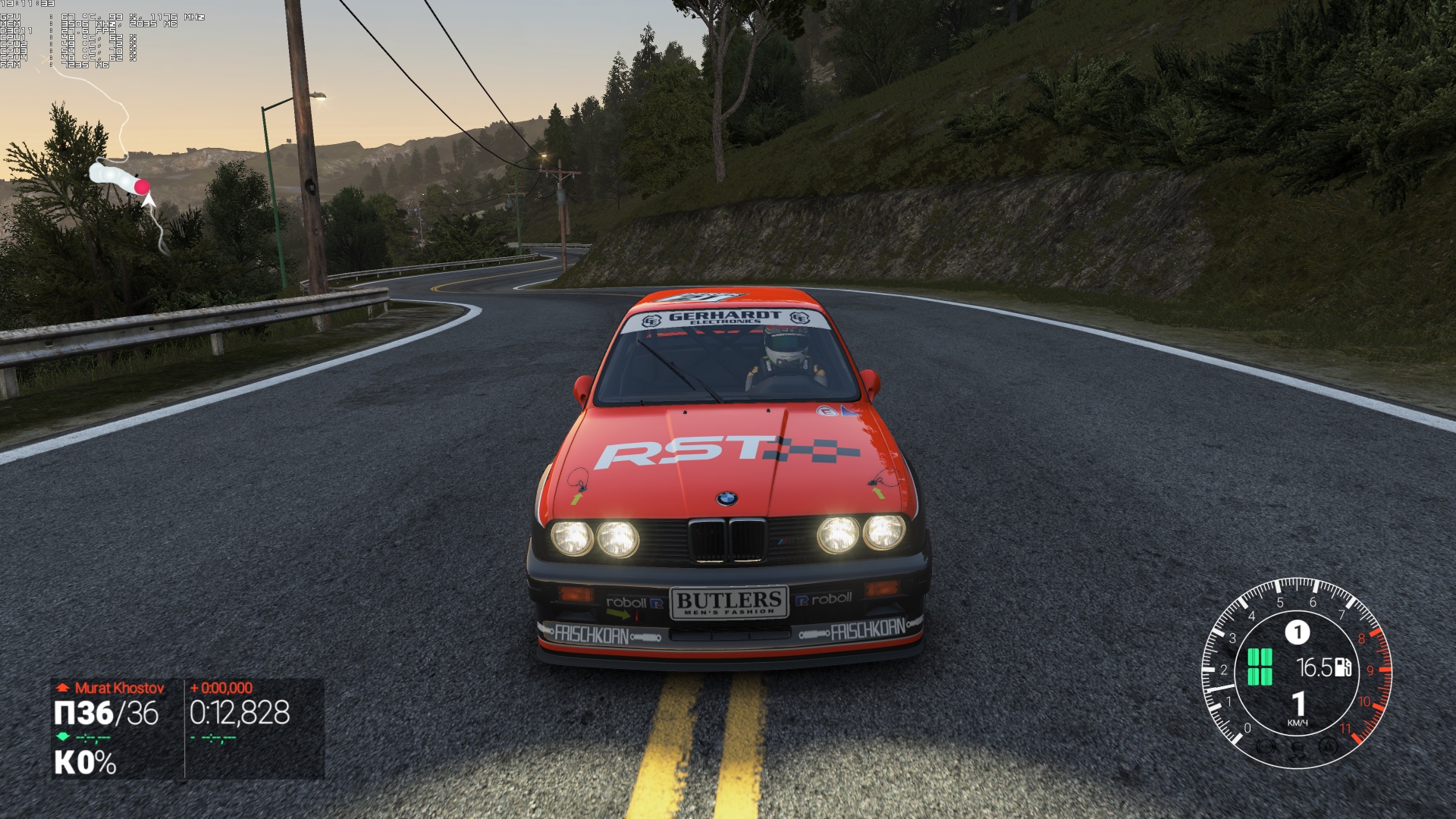Click the fuel pump icon in tachometer

[x=1342, y=667]
